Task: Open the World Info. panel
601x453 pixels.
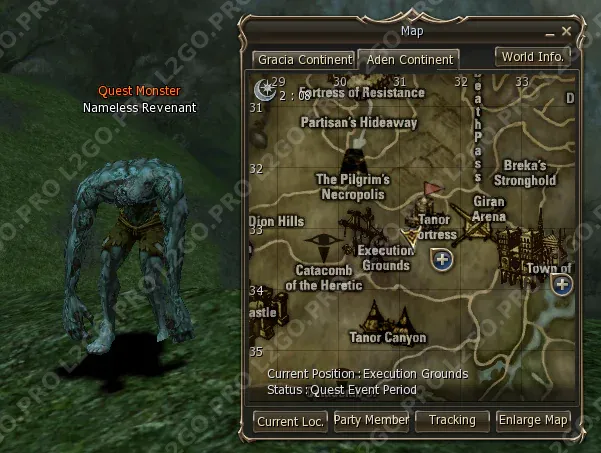Action: point(532,56)
